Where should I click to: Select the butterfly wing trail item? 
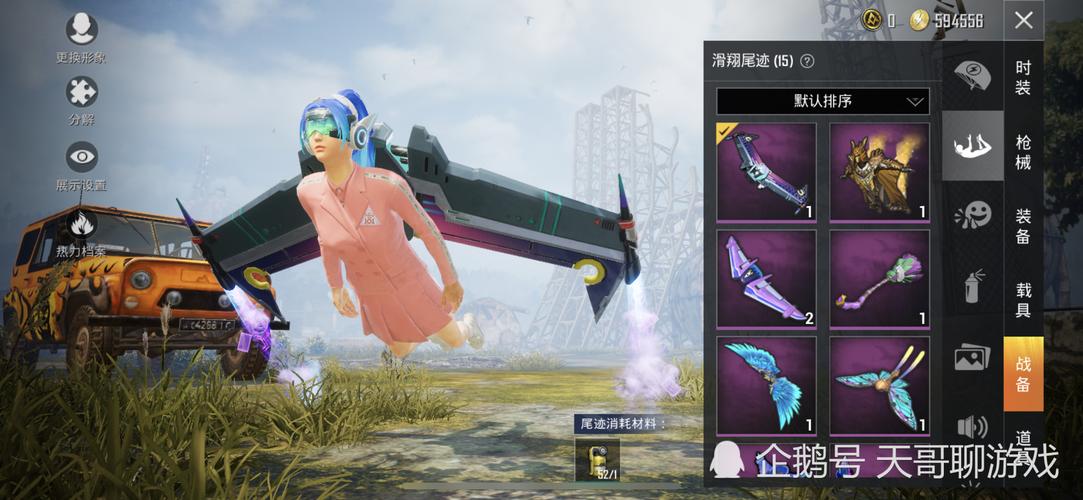[x=879, y=385]
